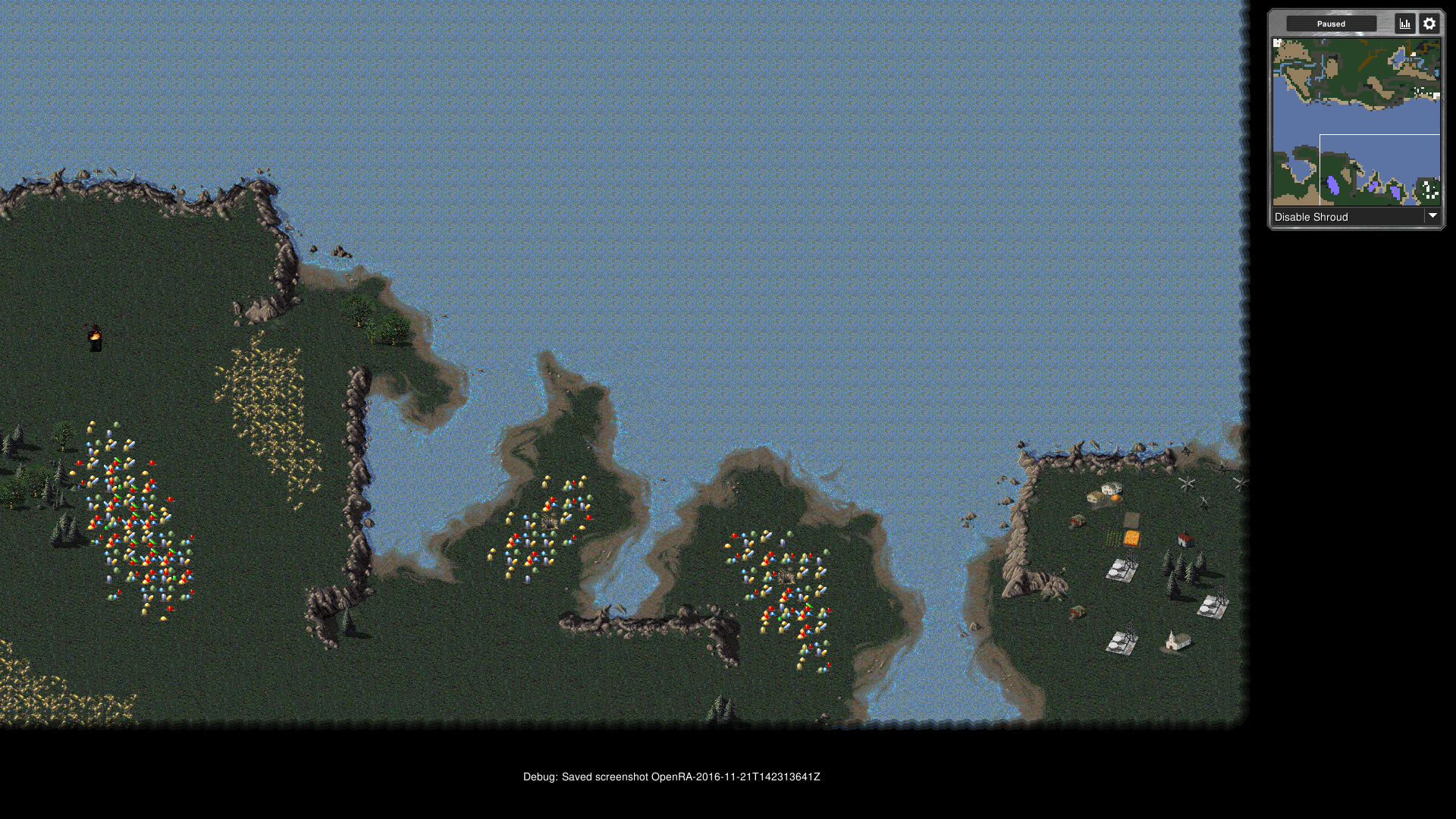Viewport: 1456px width, 819px height.
Task: Click on the radar minimap
Action: coord(1356,121)
